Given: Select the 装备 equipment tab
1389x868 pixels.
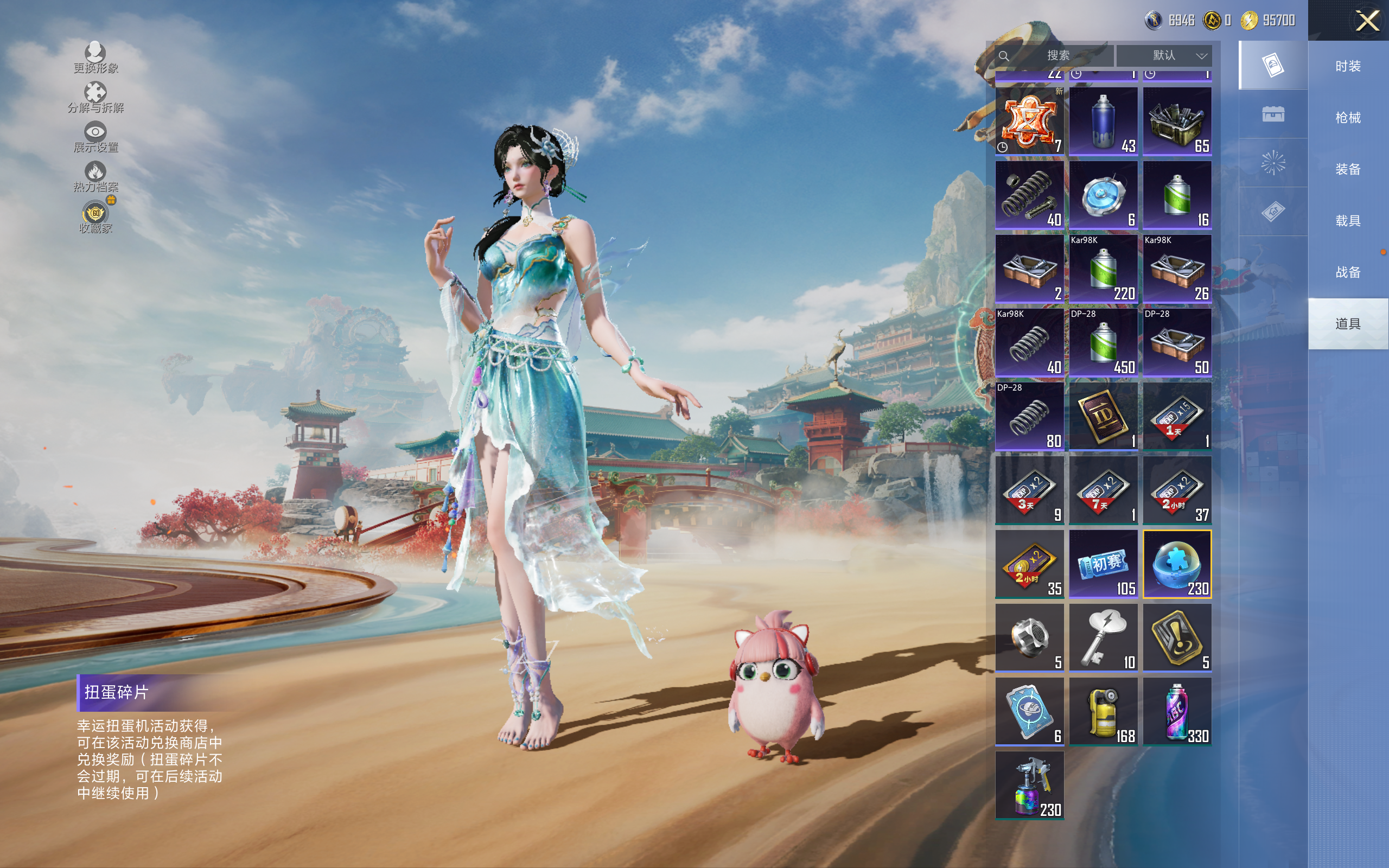Looking at the screenshot, I should (x=1348, y=169).
